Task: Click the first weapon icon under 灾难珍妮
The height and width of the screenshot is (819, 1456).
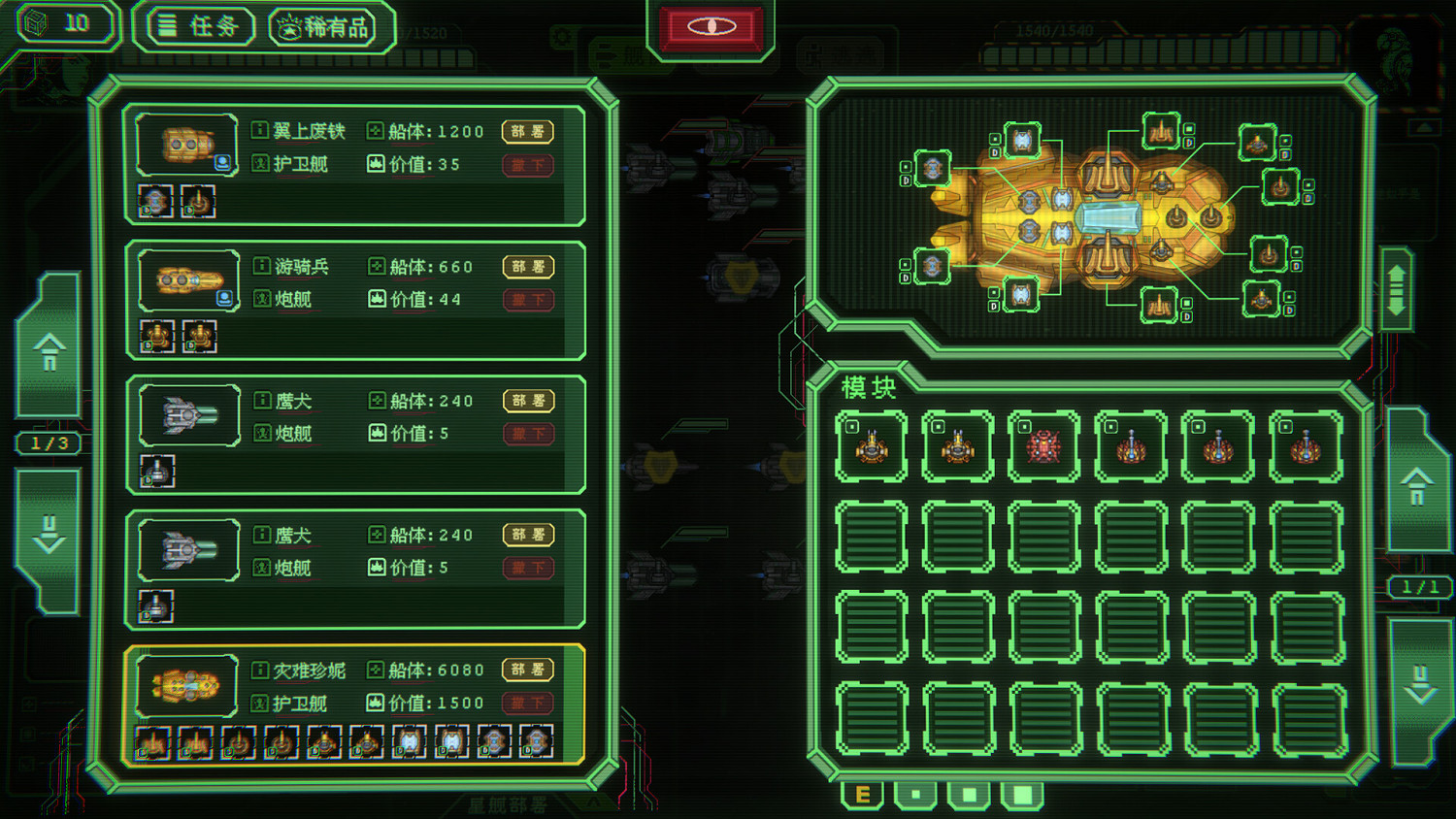Action: 152,743
